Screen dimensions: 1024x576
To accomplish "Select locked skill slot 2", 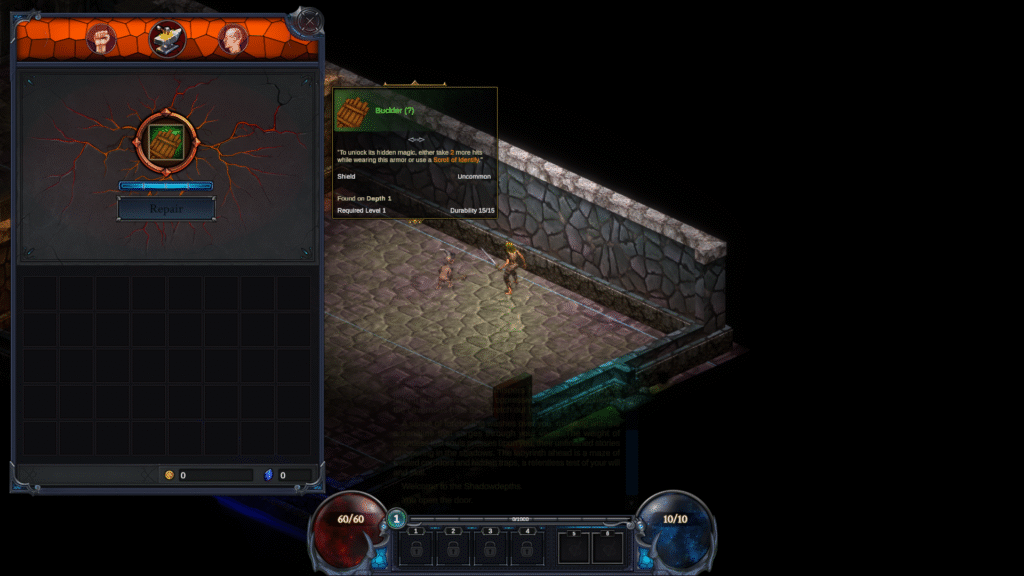I will coord(452,548).
